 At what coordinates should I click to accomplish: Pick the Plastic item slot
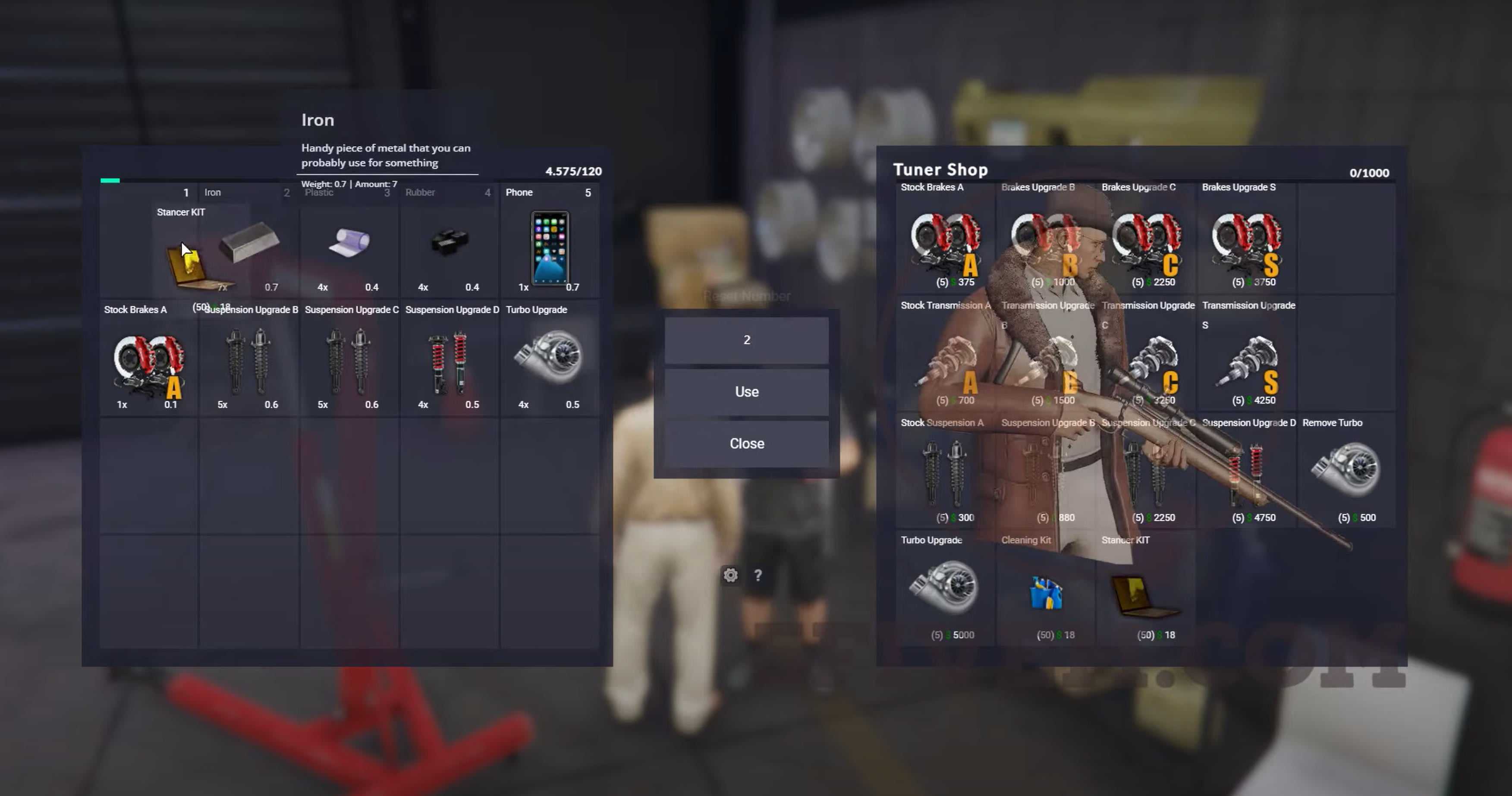click(349, 244)
